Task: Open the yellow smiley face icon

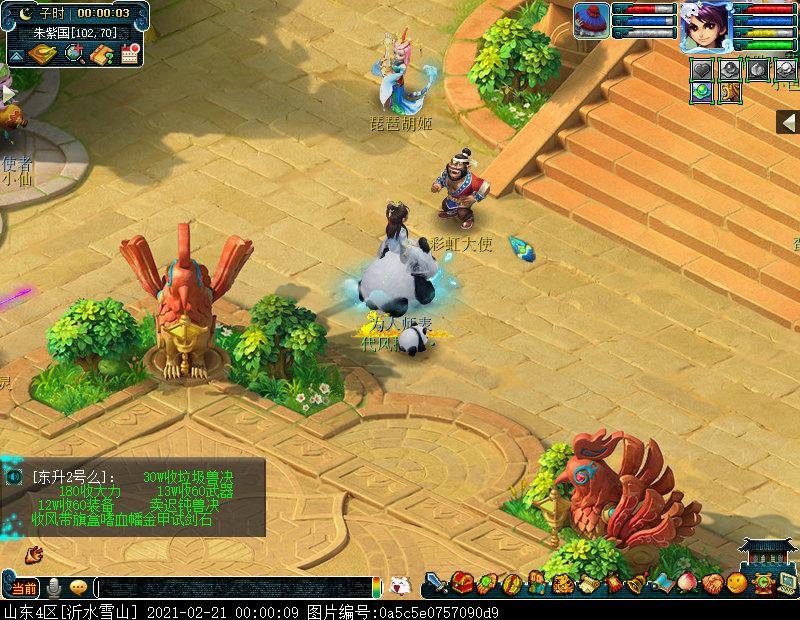Action: (737, 583)
